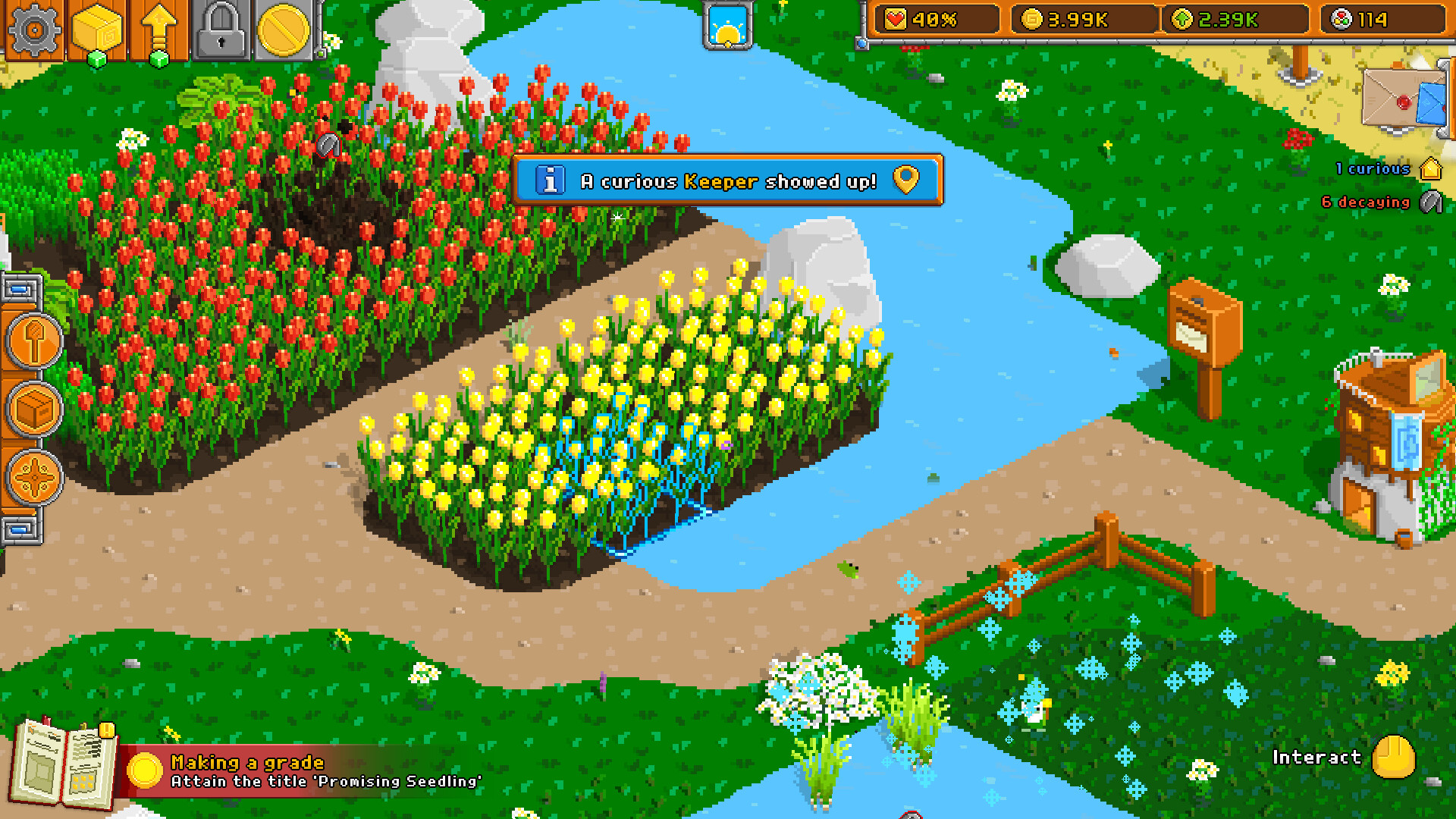Open the envelope mail notification
Viewport: 1456px width, 819px height.
coord(1404,99)
